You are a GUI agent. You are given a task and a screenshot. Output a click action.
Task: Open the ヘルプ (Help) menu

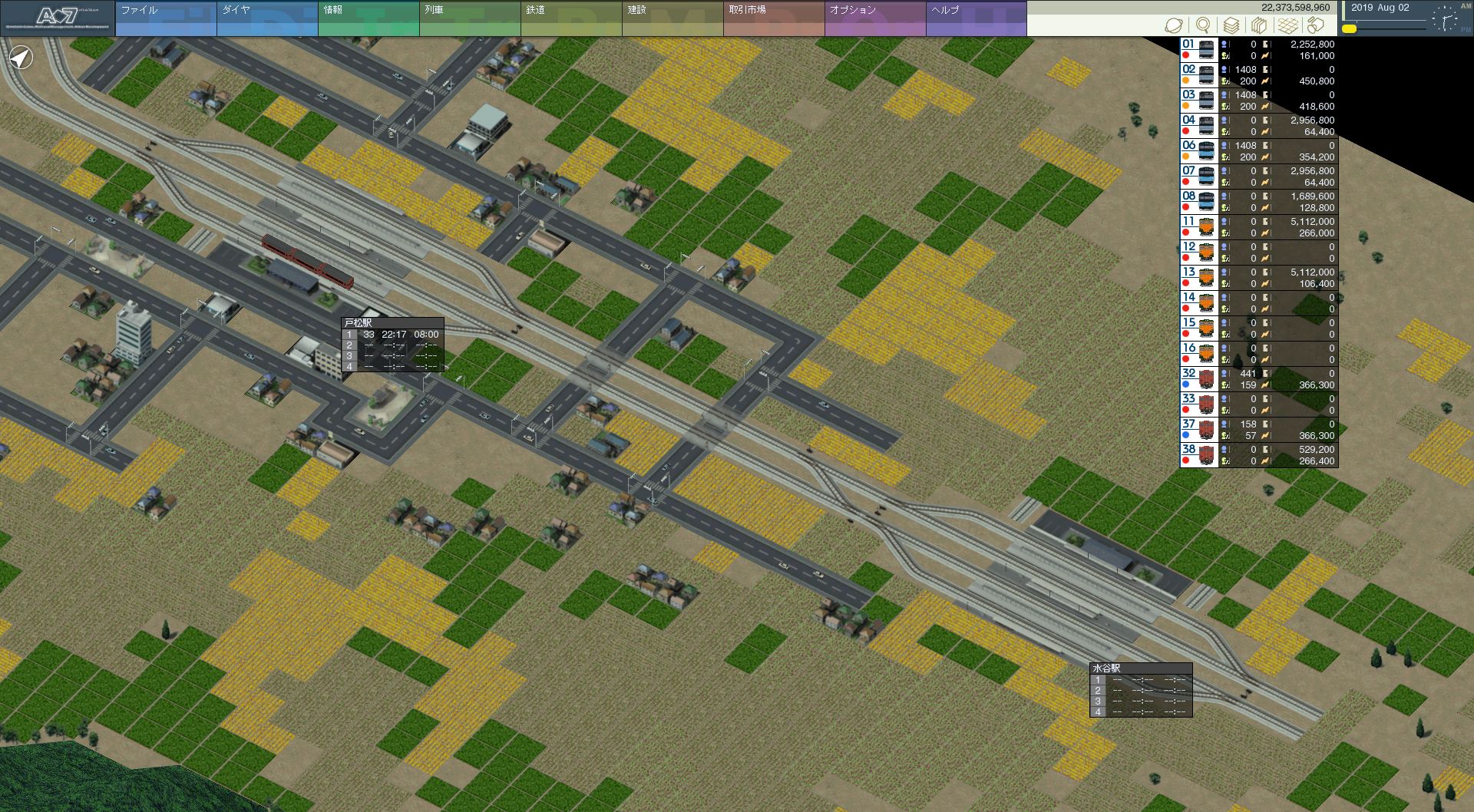(x=976, y=18)
